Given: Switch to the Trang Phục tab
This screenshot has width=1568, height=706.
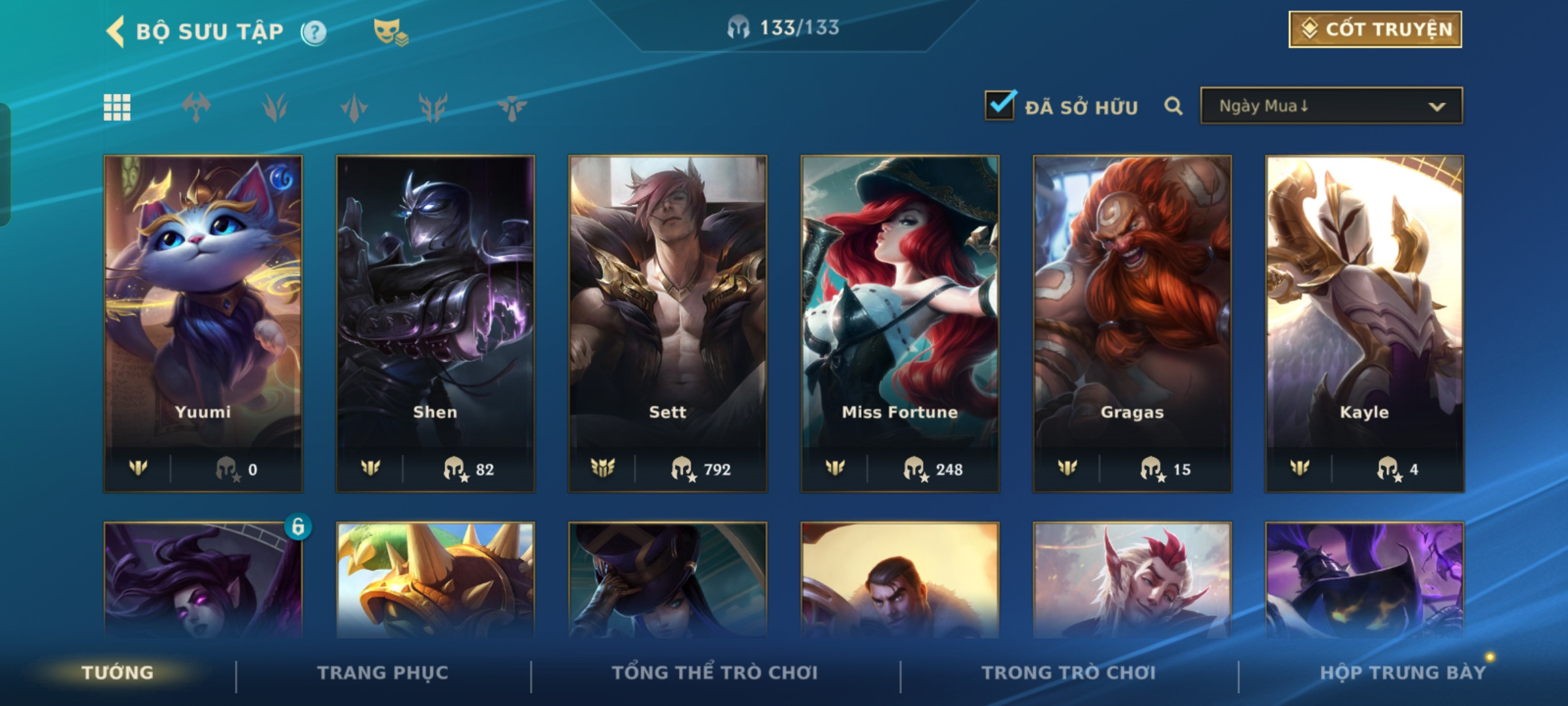Looking at the screenshot, I should point(383,673).
